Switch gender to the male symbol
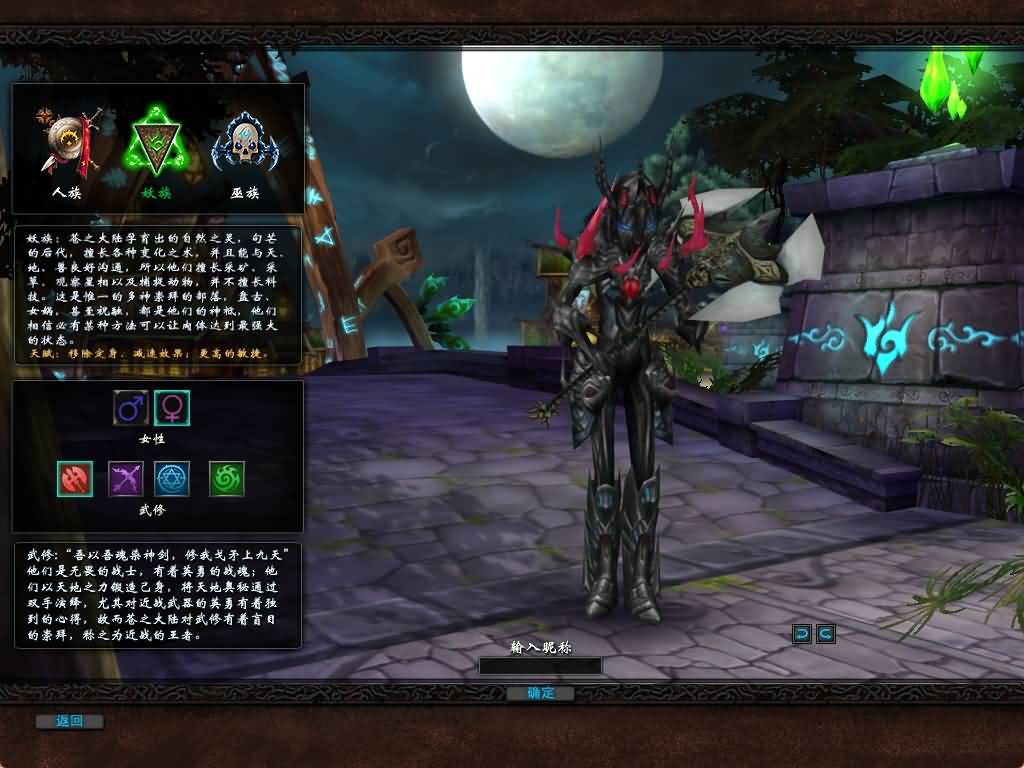The image size is (1024, 768). point(131,408)
